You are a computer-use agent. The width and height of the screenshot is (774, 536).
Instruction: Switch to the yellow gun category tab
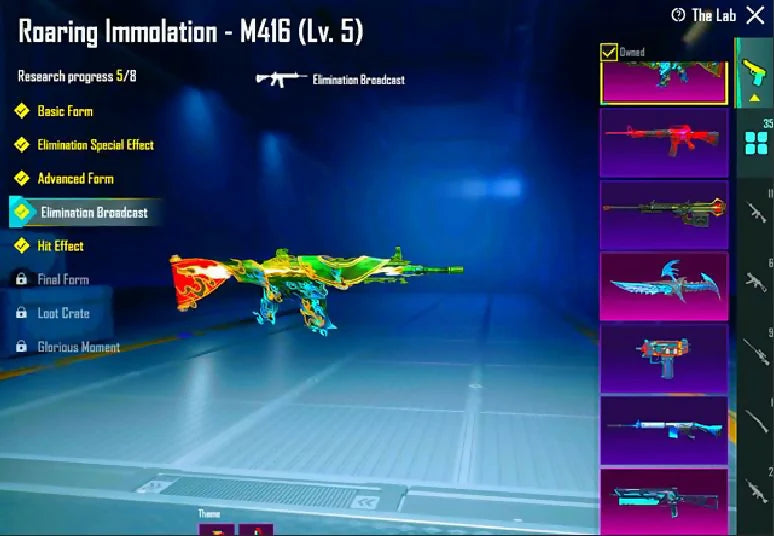click(754, 74)
